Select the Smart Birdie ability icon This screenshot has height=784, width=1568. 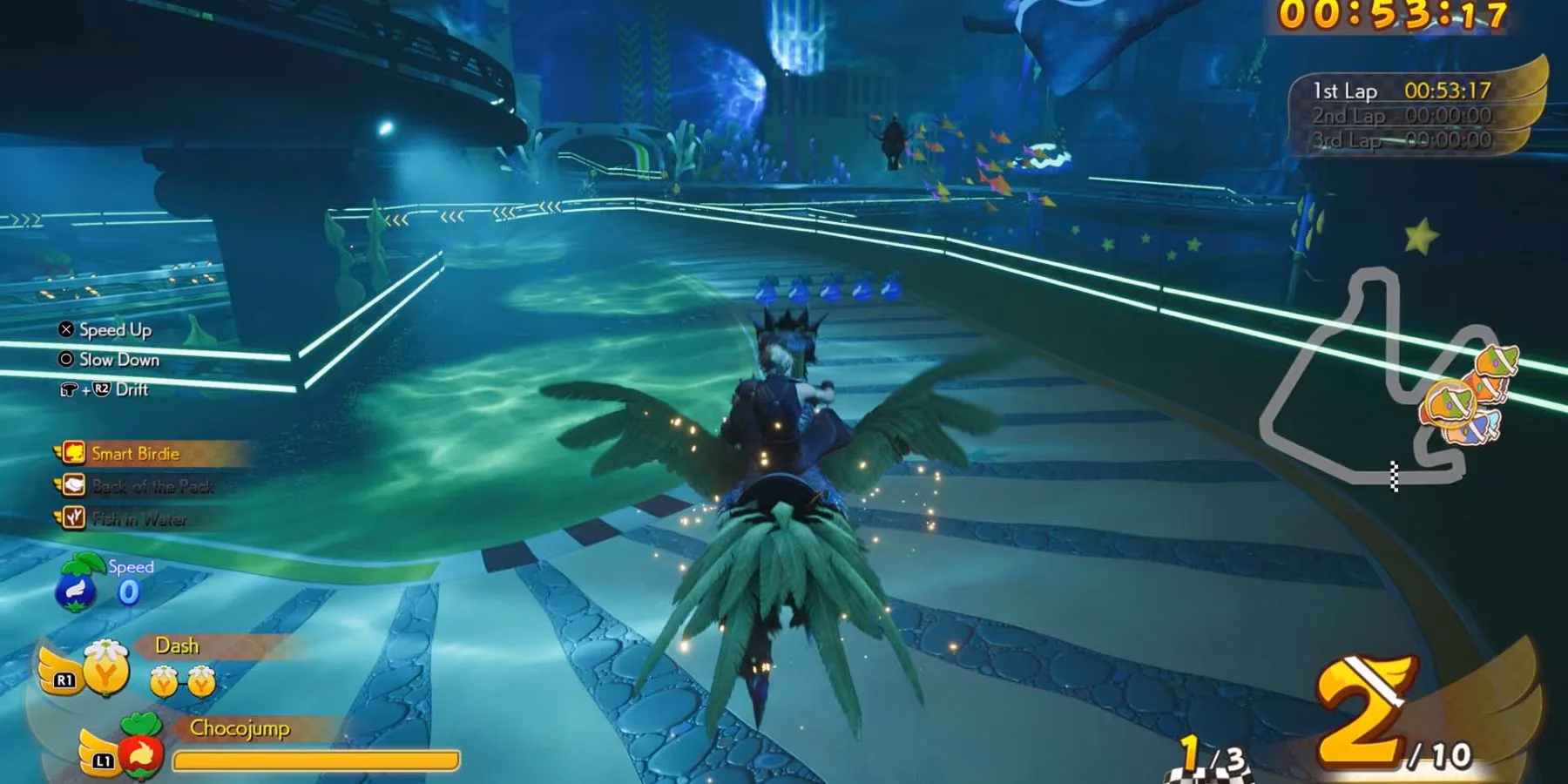pyautogui.click(x=72, y=453)
